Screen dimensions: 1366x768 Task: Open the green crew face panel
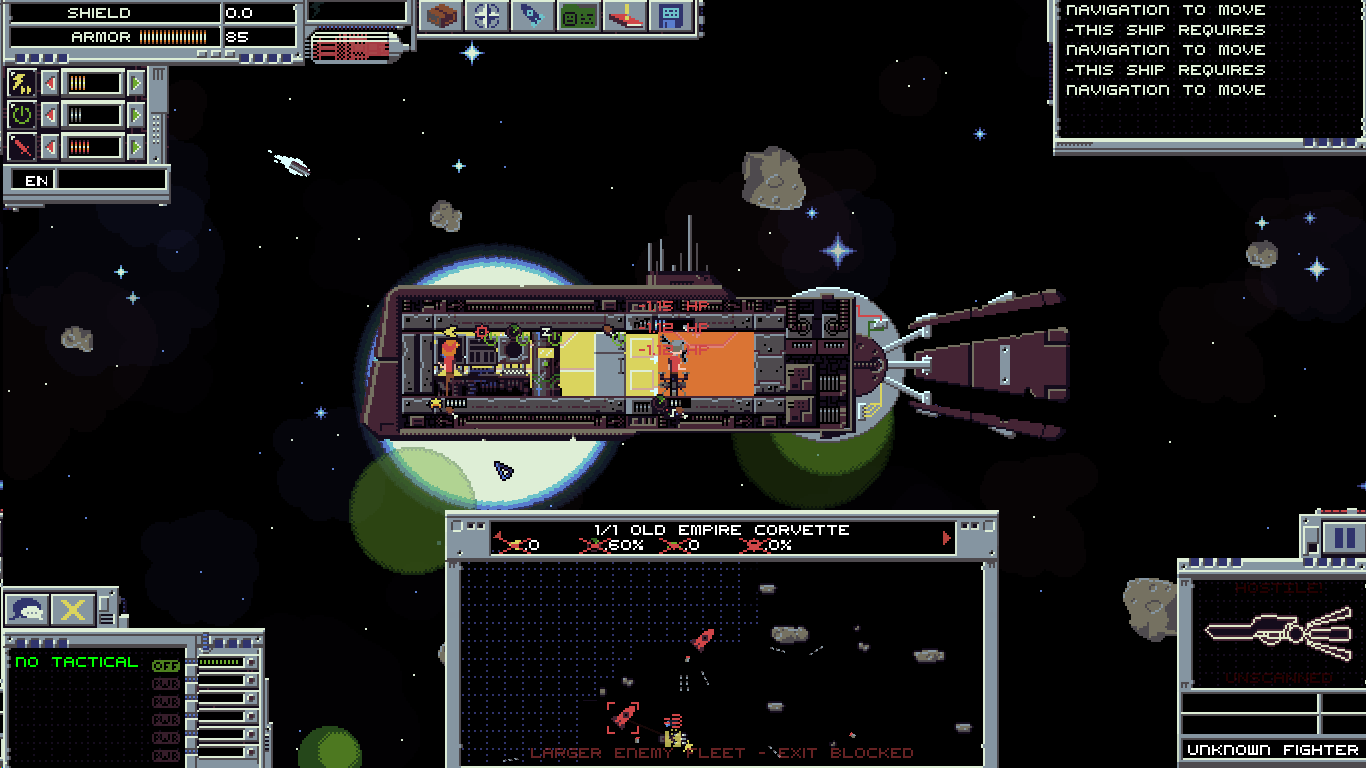pyautogui.click(x=578, y=16)
